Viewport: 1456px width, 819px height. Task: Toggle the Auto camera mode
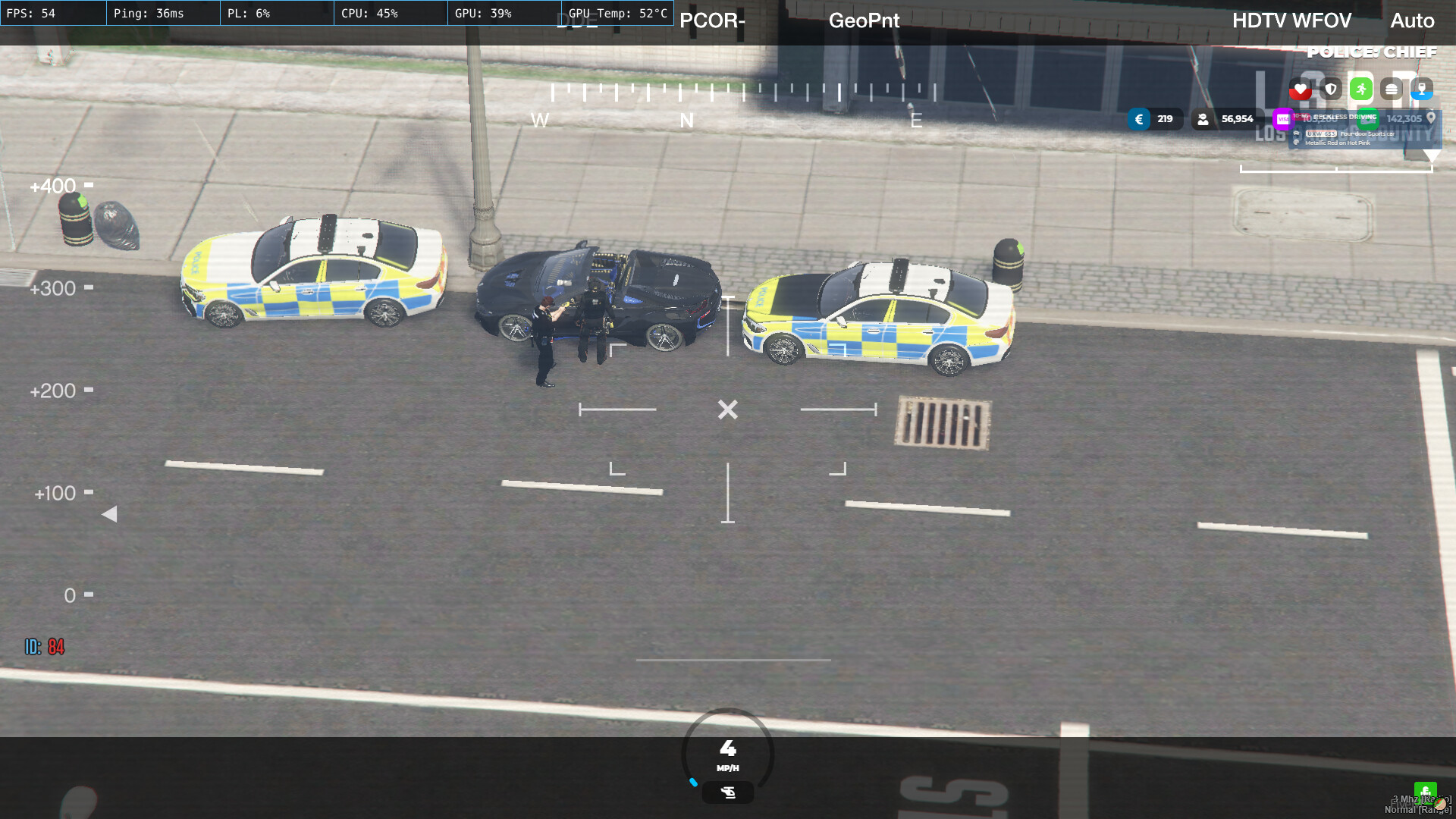(1412, 21)
